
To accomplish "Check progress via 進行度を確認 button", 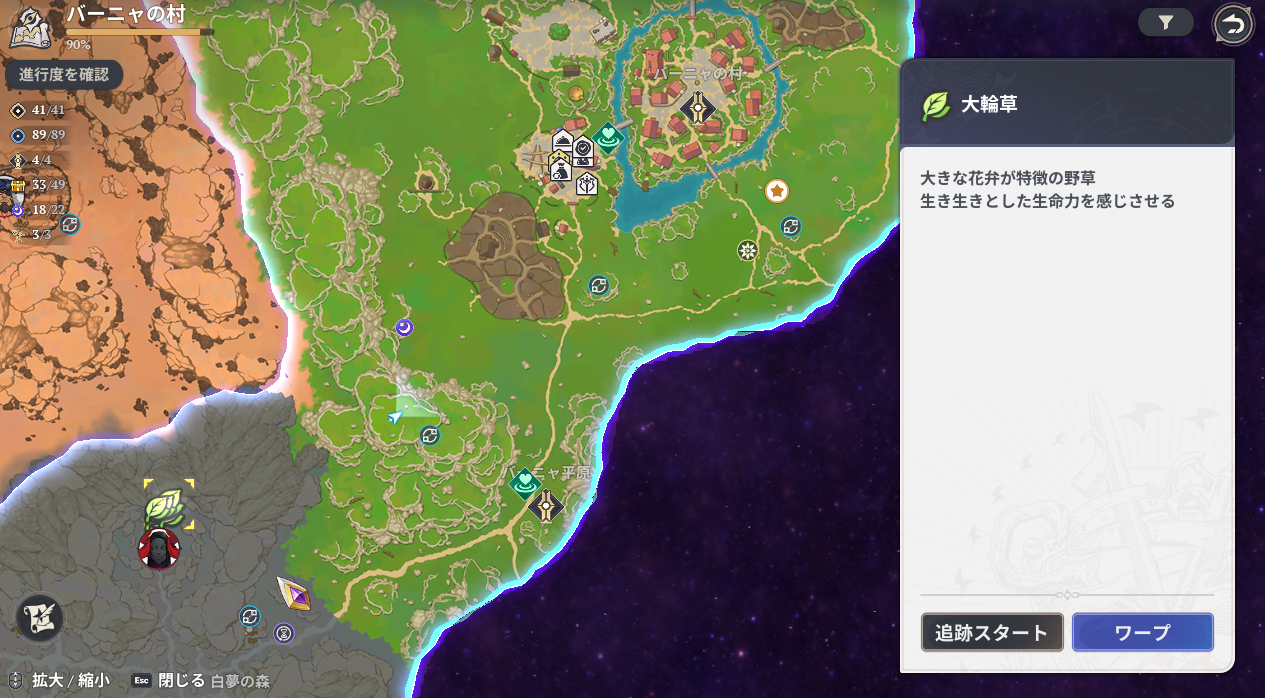I will 63,74.
